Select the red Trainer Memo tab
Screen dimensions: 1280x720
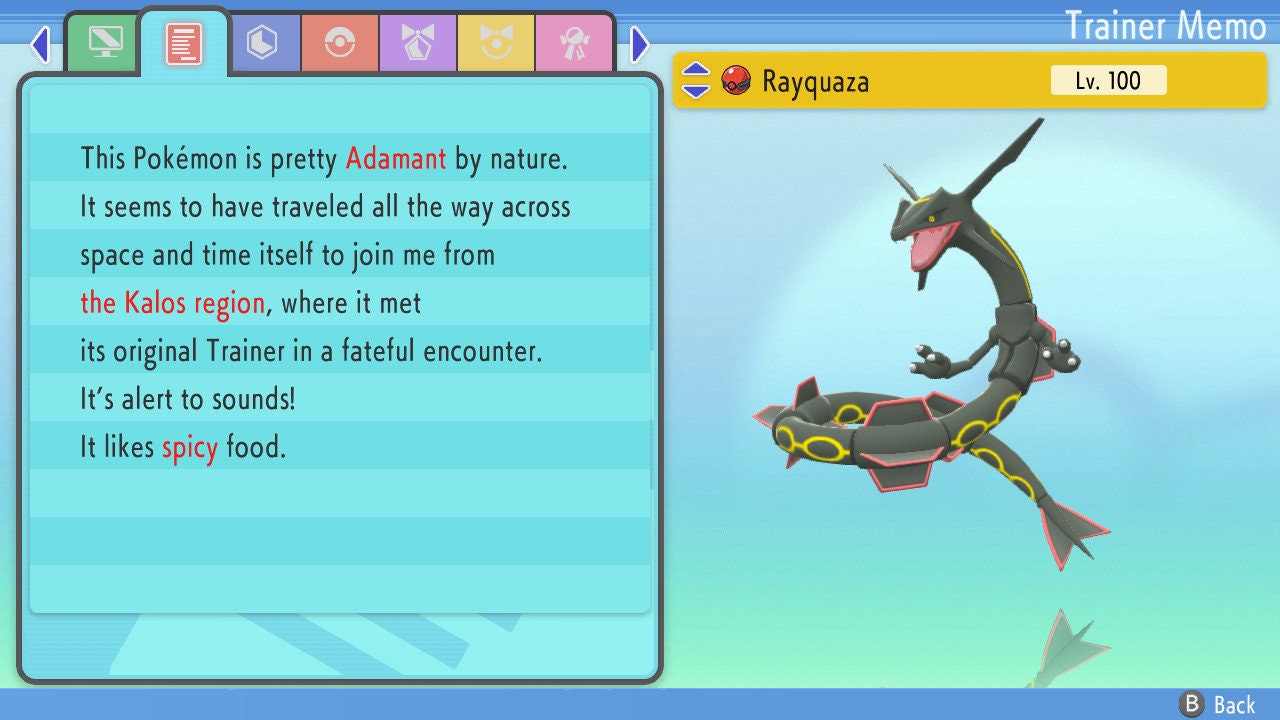(184, 42)
